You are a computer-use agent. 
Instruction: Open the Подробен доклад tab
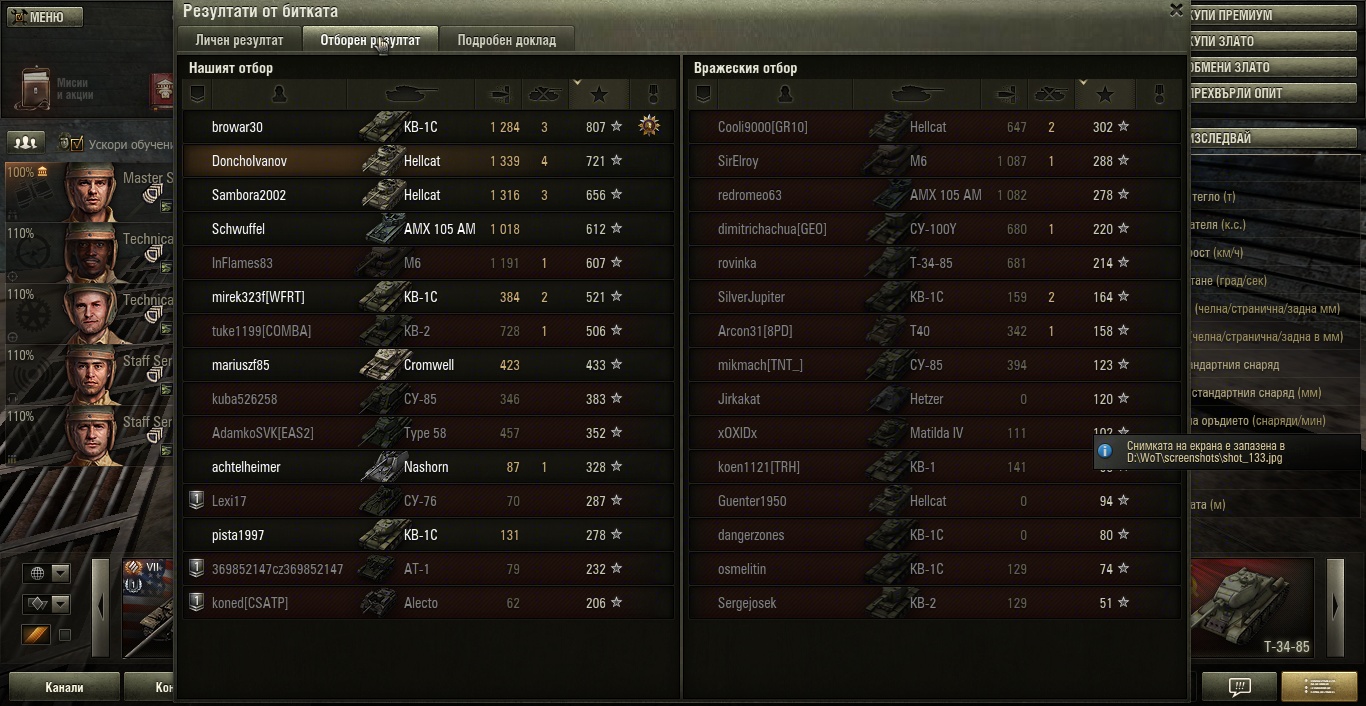point(506,40)
